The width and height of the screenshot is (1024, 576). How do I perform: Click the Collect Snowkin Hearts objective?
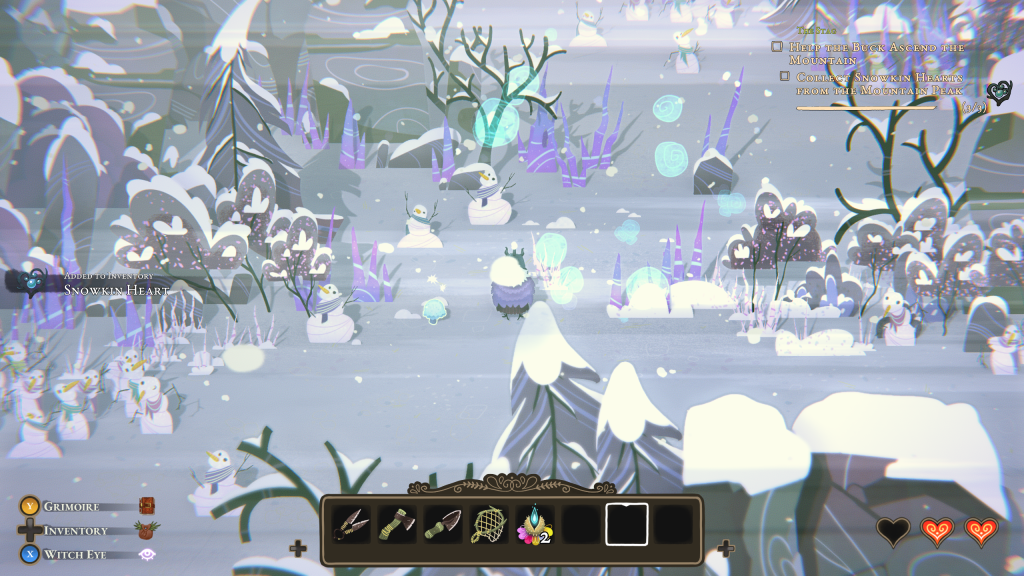click(x=877, y=83)
